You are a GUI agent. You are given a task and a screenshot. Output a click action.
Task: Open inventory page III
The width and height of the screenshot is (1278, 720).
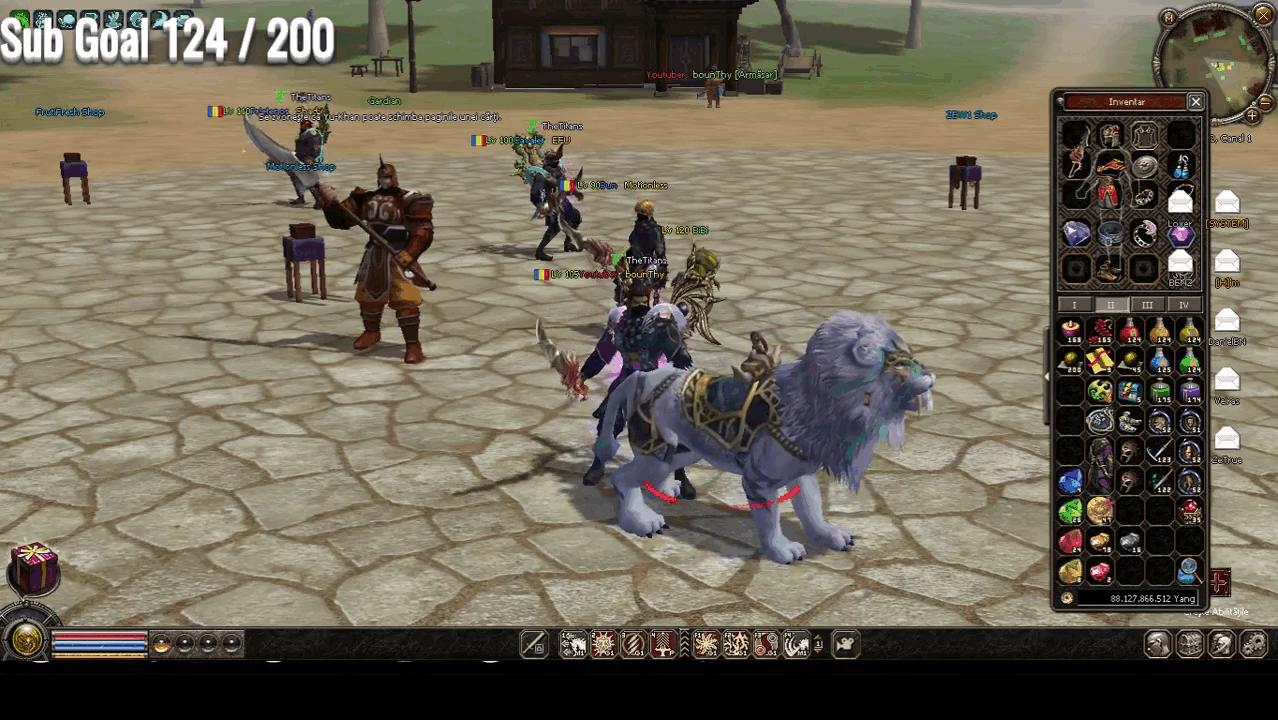1147,305
